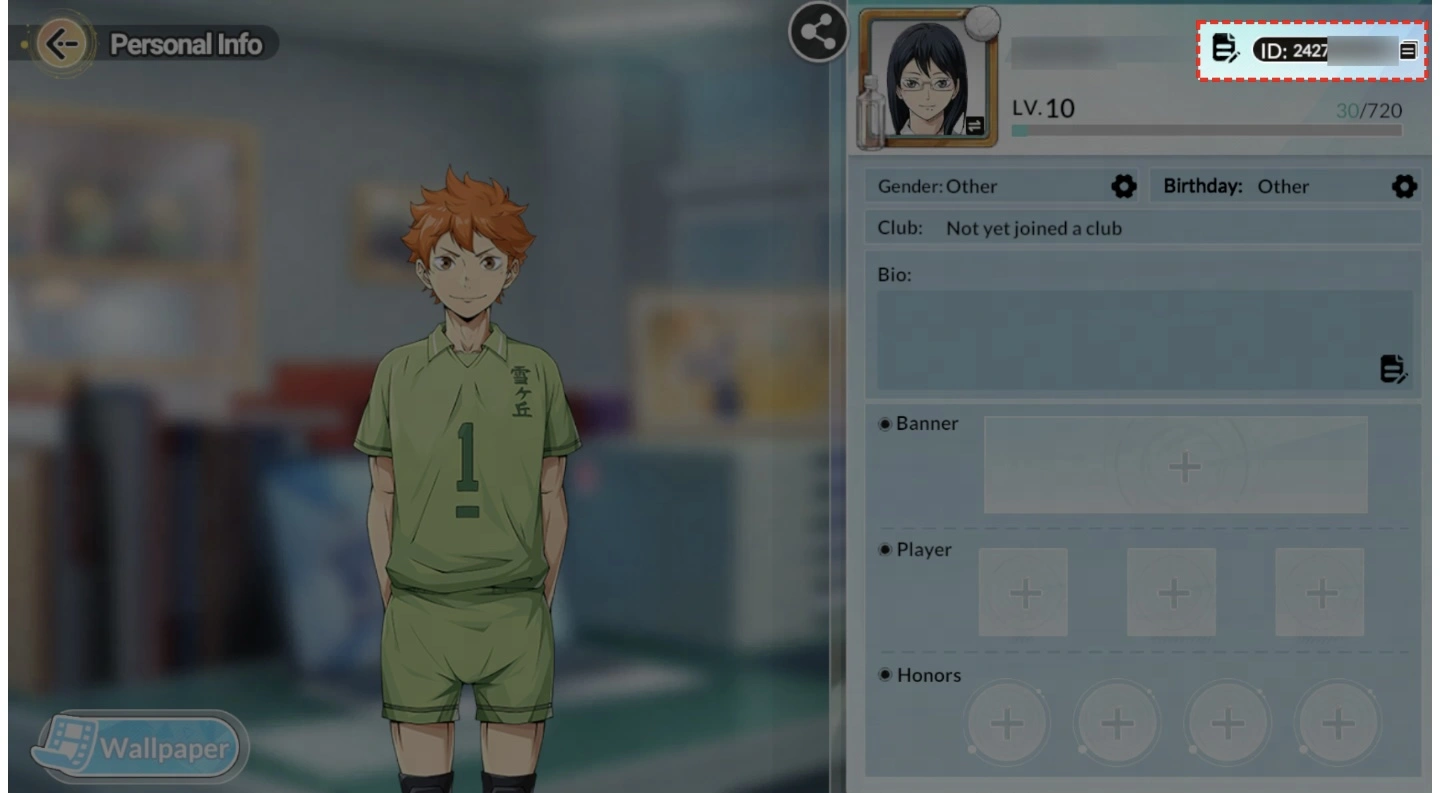Change the profile avatar portrait
Viewport: 1440px width, 793px height.
pyautogui.click(x=974, y=125)
